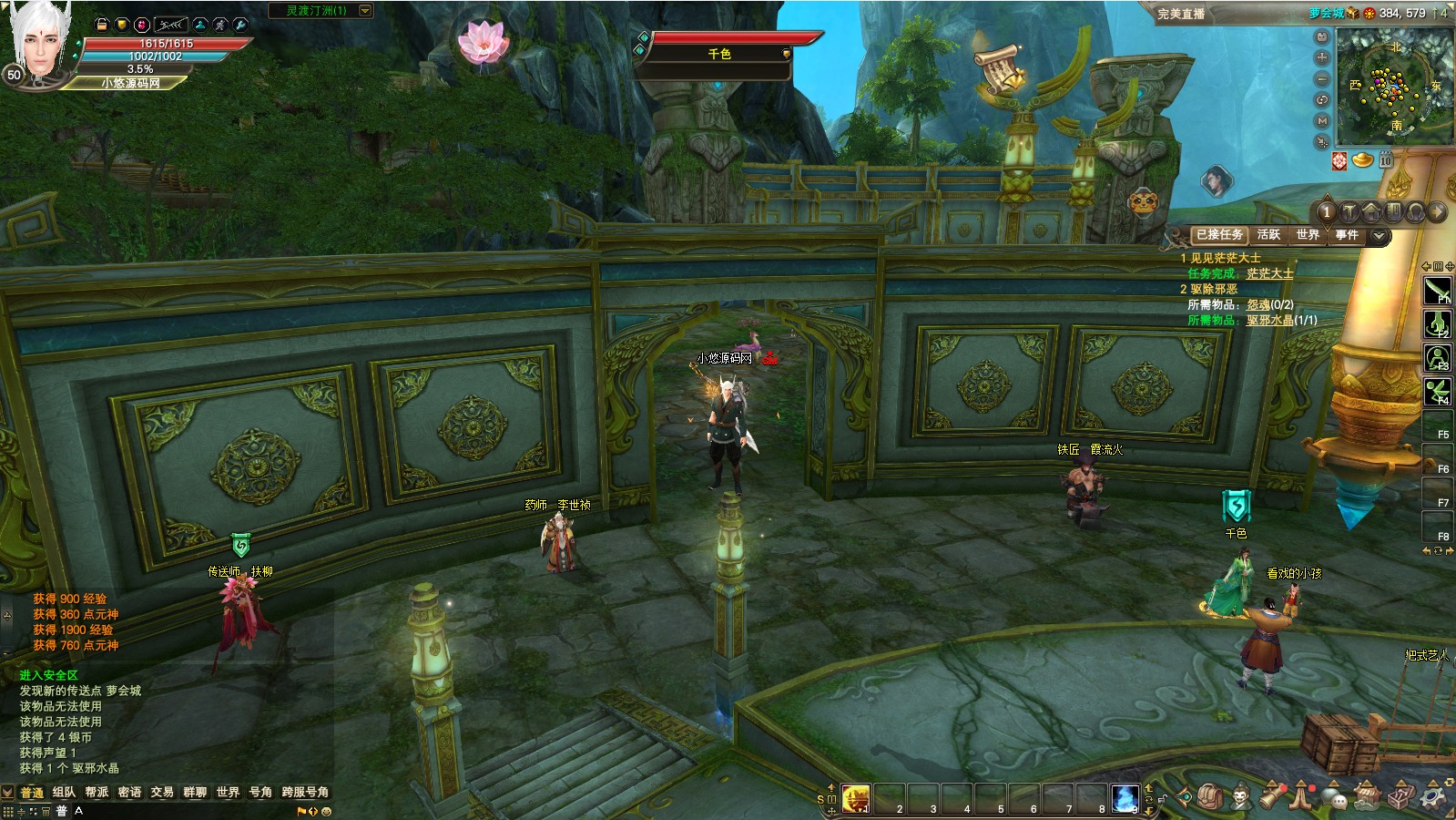Open the chat emoji smiley picker

click(x=327, y=811)
